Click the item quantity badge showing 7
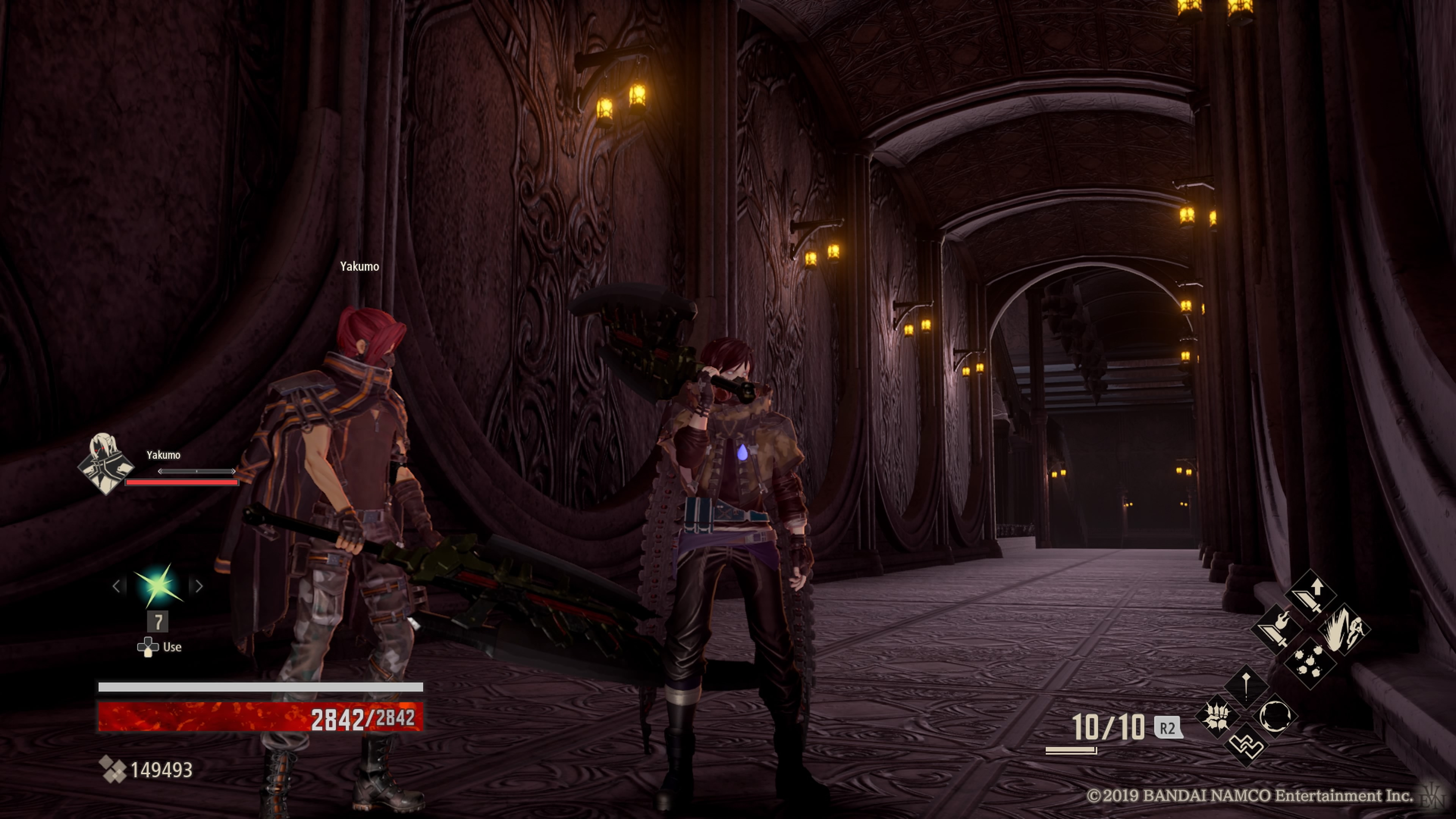This screenshot has height=819, width=1456. [x=158, y=622]
